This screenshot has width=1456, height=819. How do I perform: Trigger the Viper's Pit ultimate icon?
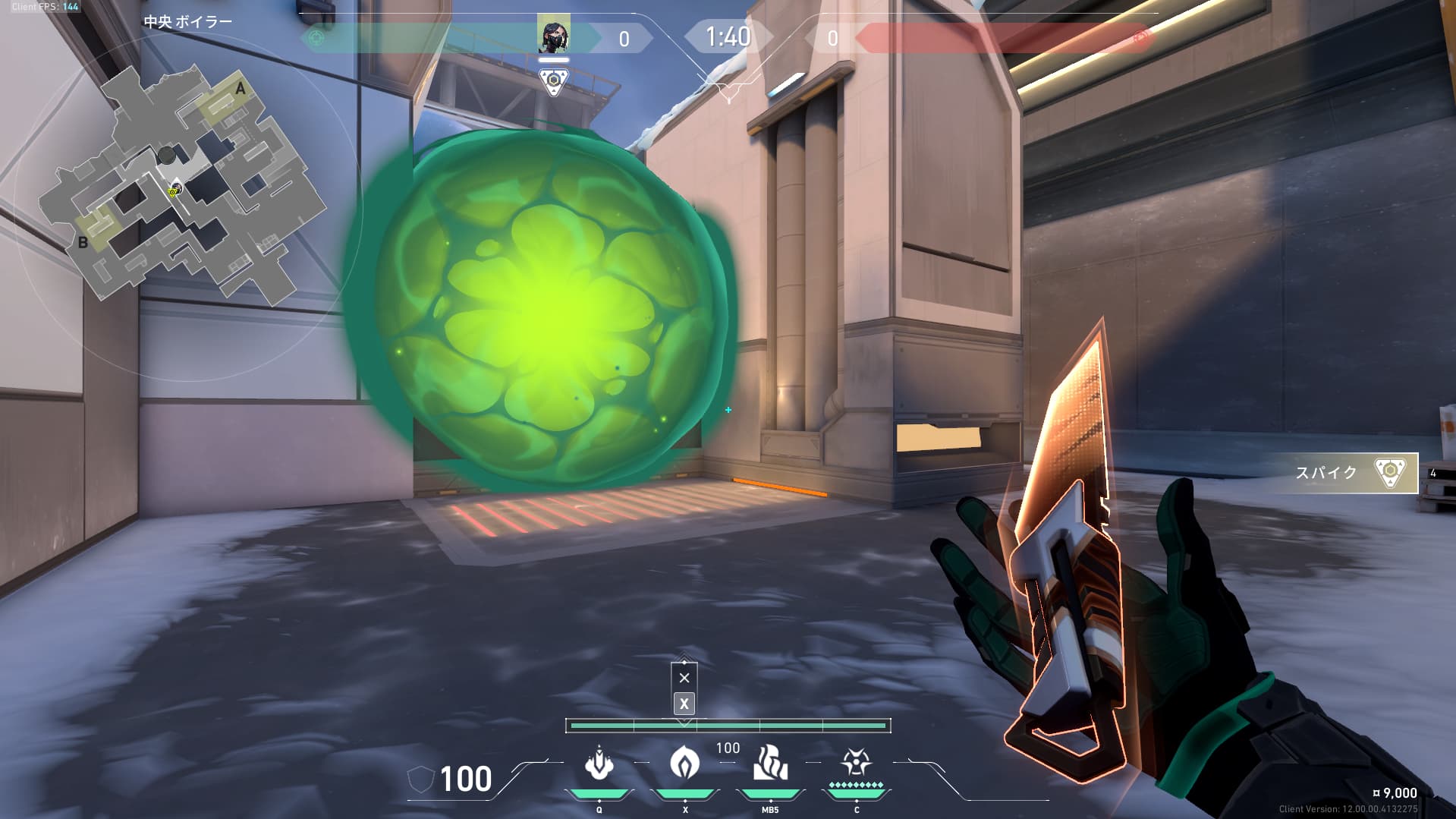tap(856, 763)
